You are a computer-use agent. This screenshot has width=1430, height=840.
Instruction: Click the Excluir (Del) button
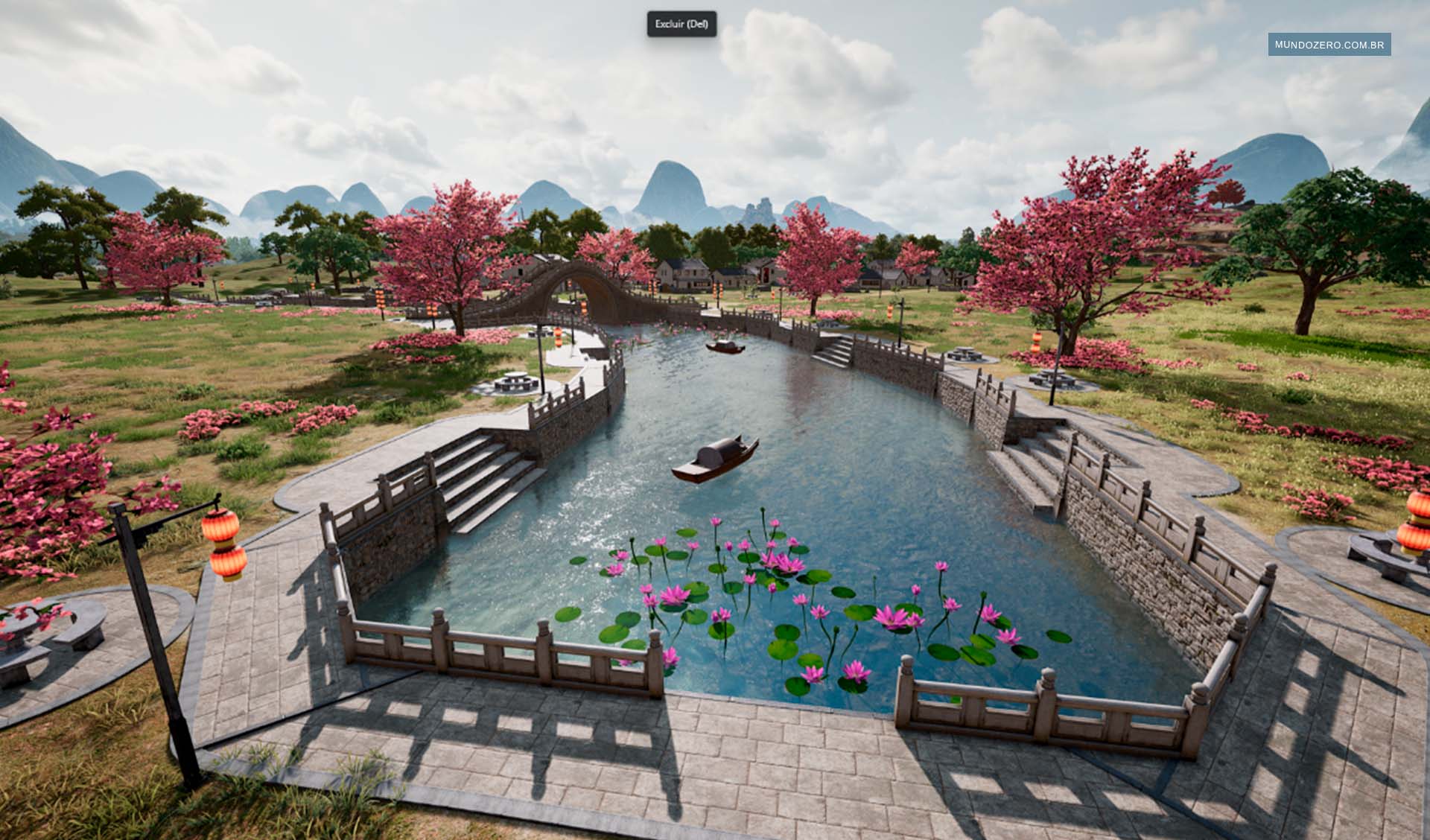(681, 24)
